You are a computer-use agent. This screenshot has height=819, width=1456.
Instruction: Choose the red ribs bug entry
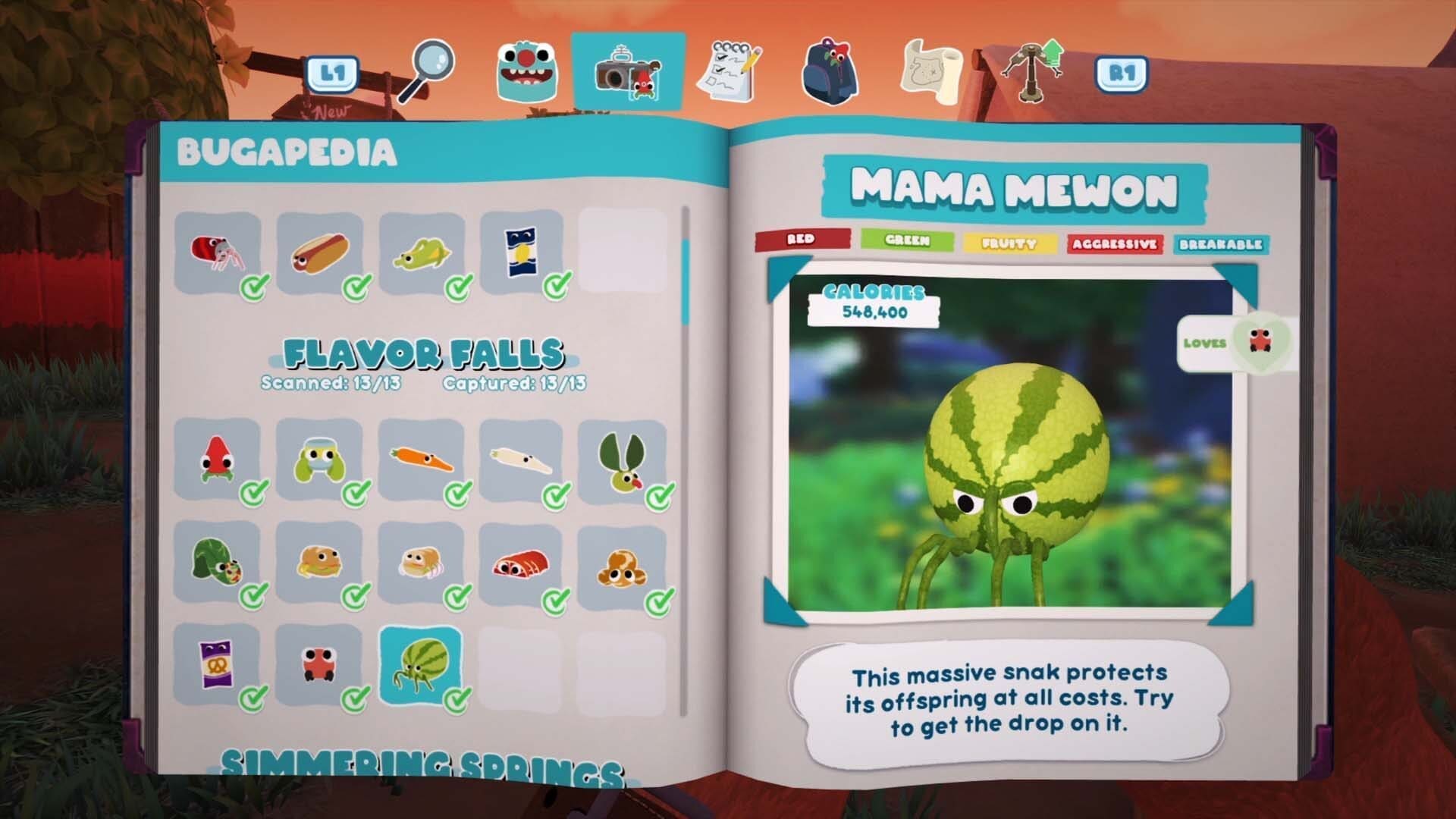pos(522,562)
